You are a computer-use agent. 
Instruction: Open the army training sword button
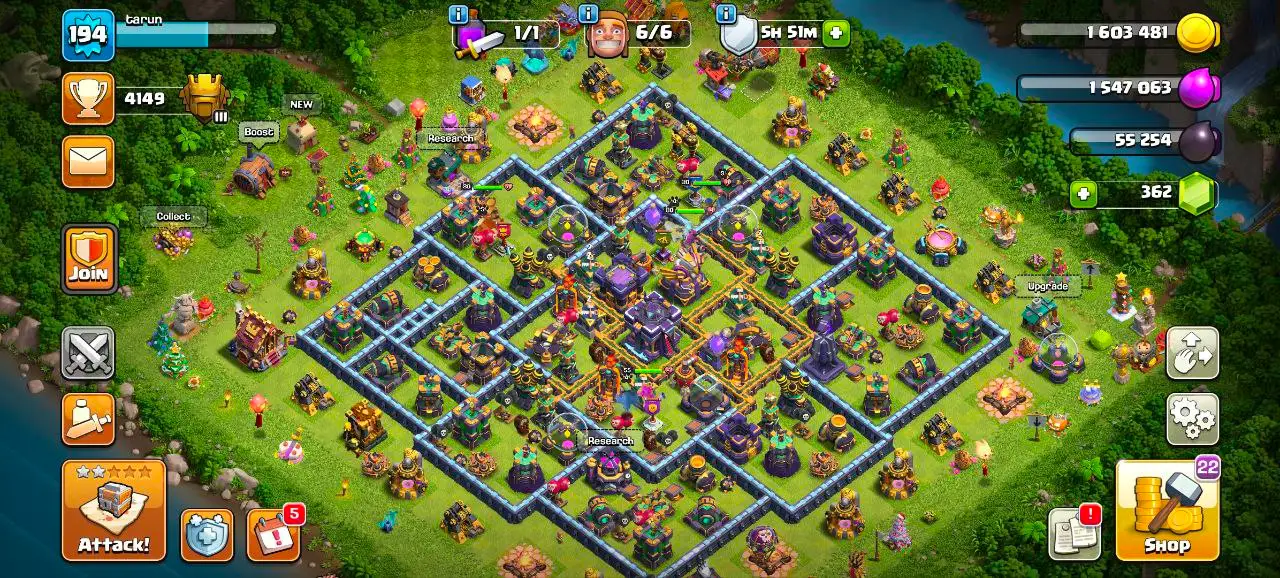point(88,418)
